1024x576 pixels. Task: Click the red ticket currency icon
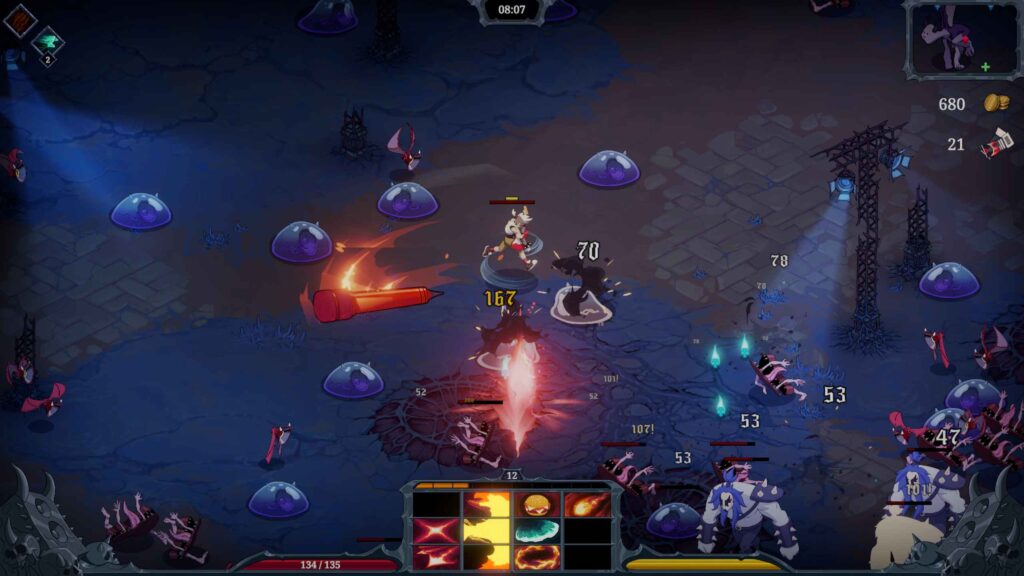pos(996,145)
